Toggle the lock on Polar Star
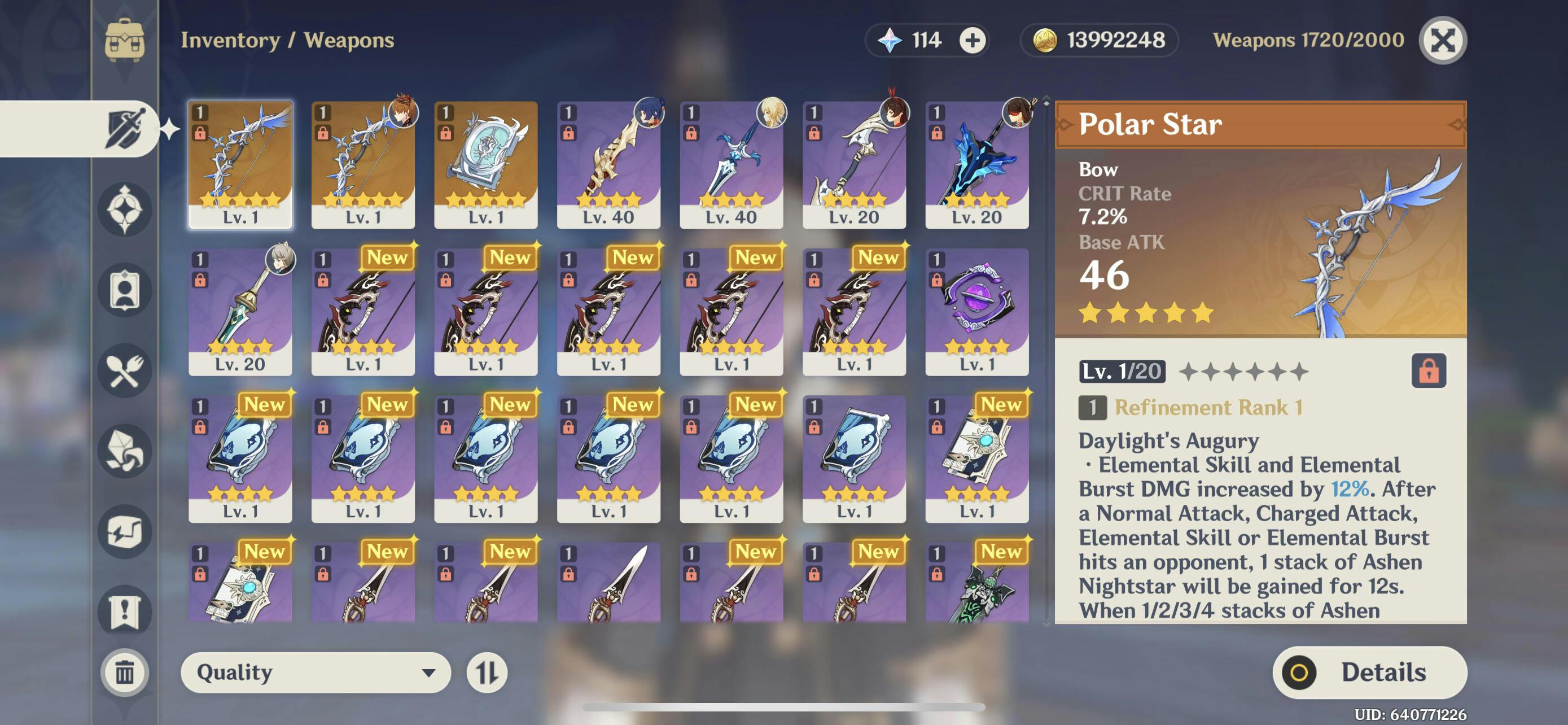The height and width of the screenshot is (725, 1568). pos(1428,371)
